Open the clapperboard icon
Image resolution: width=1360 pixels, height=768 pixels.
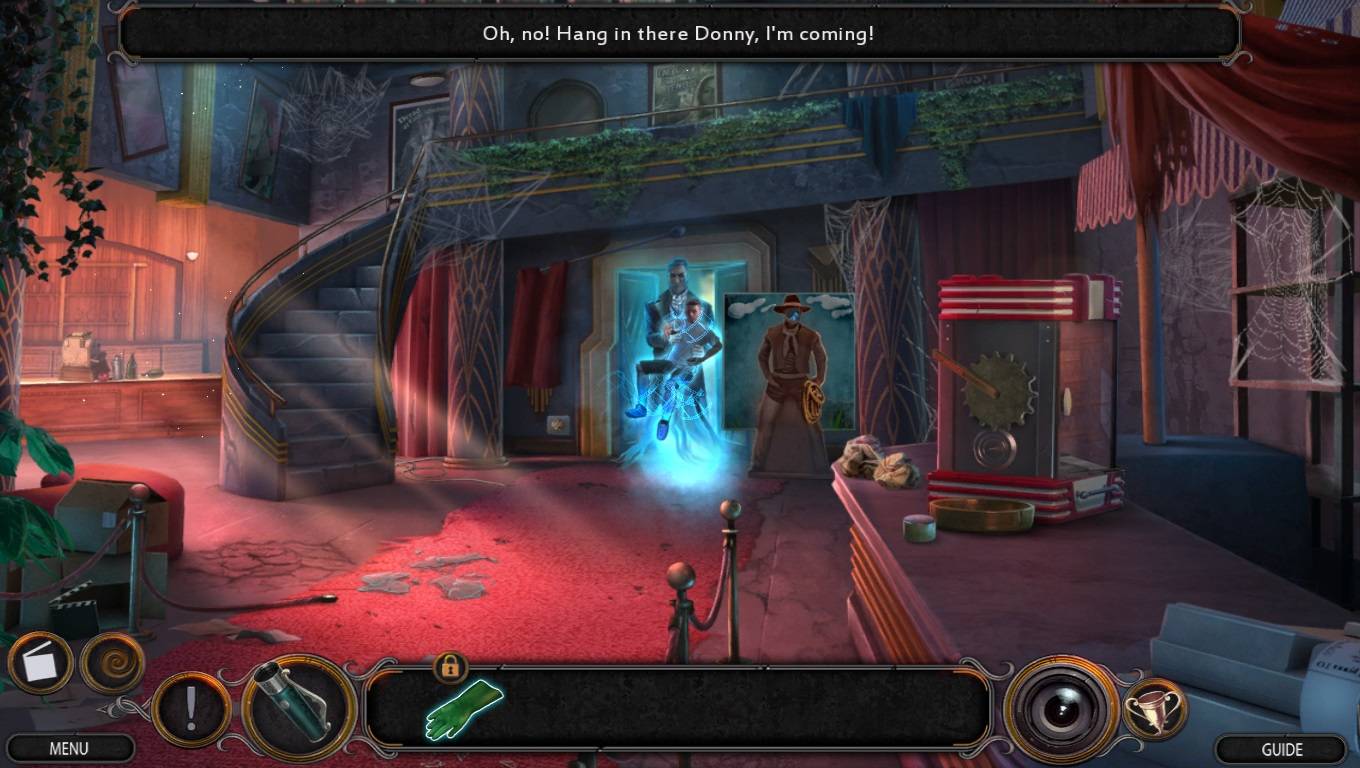(41, 665)
